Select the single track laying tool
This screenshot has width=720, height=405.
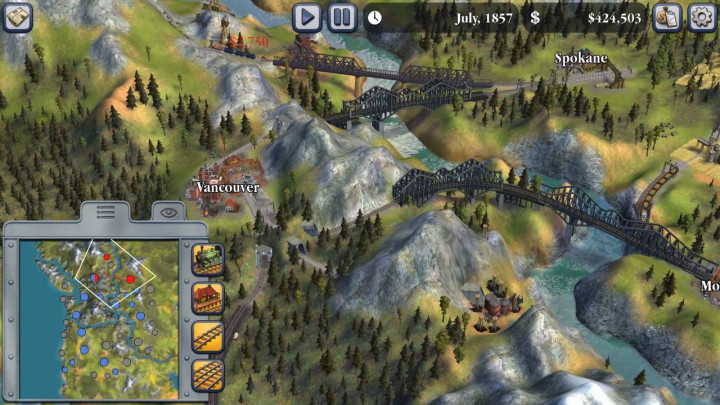point(207,336)
